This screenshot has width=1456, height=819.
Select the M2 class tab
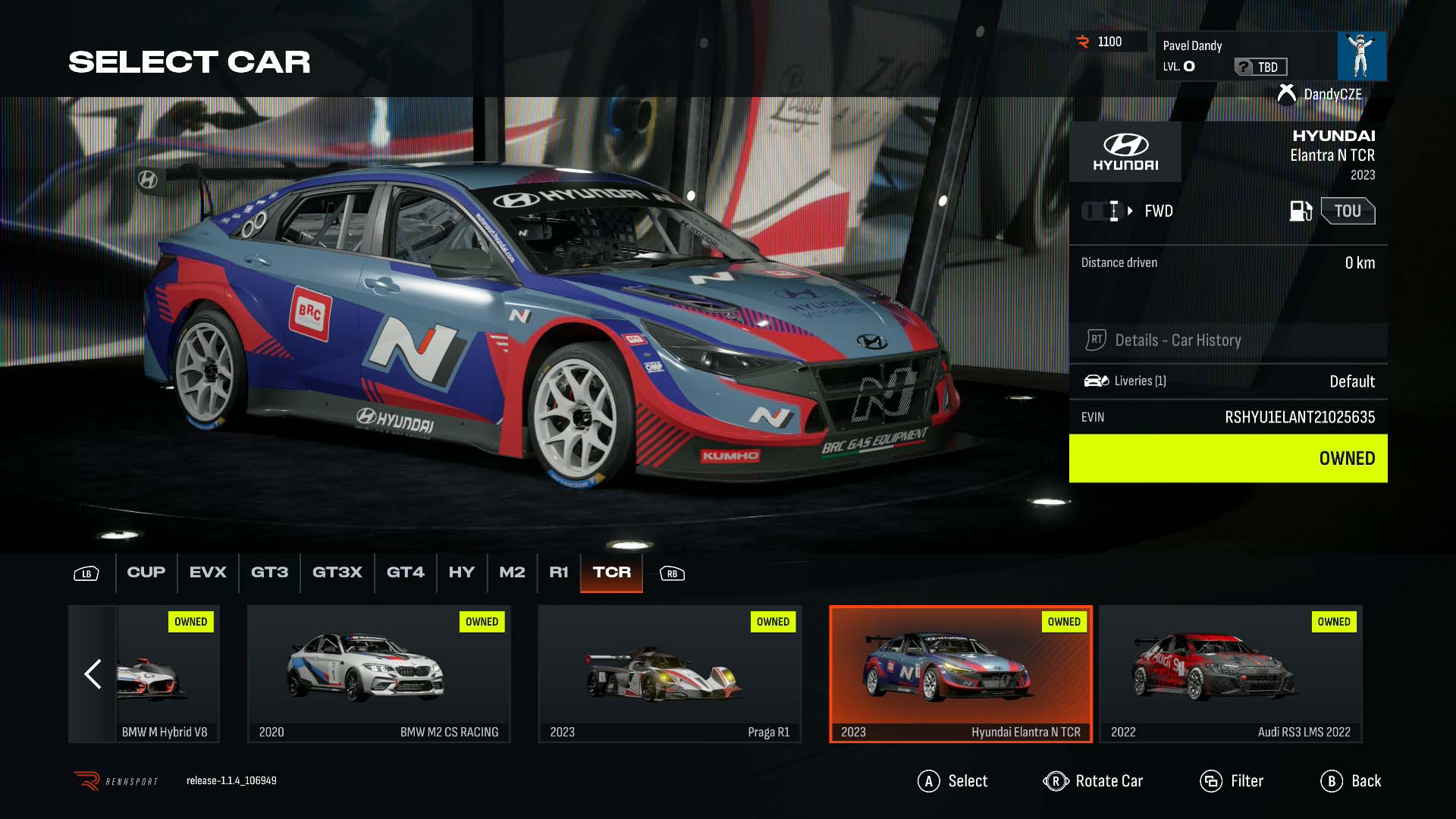(x=512, y=573)
